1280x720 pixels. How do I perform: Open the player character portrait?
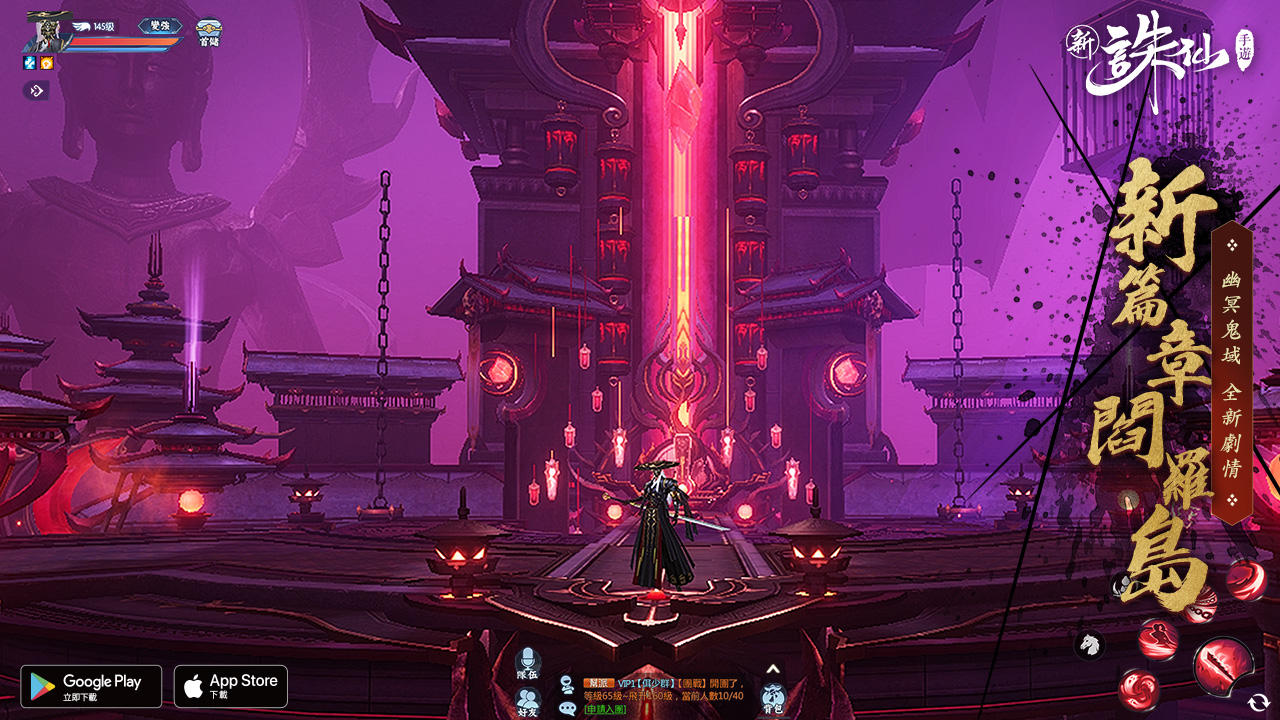(x=44, y=32)
